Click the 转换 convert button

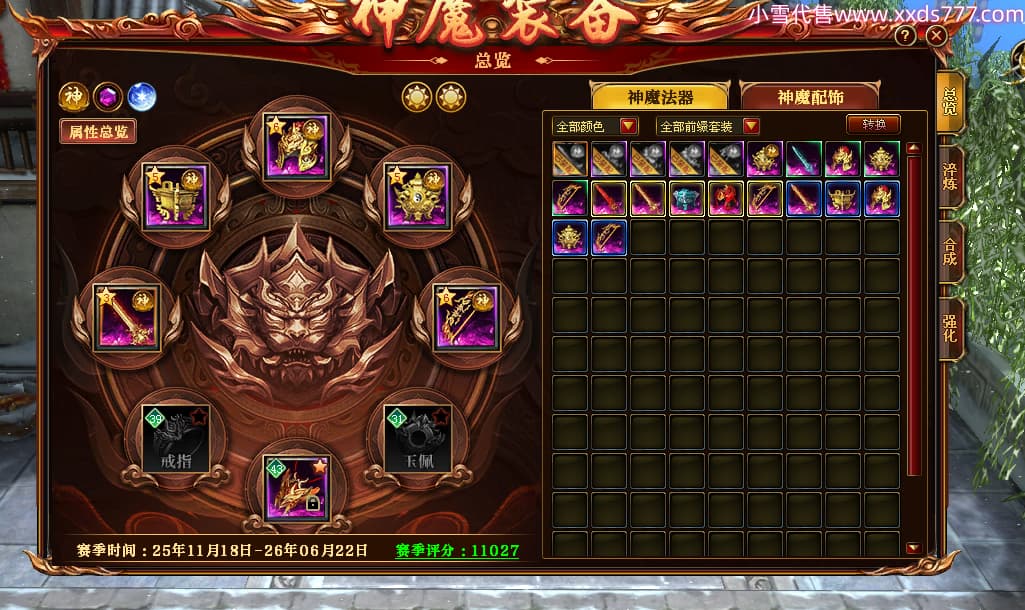pyautogui.click(x=872, y=125)
